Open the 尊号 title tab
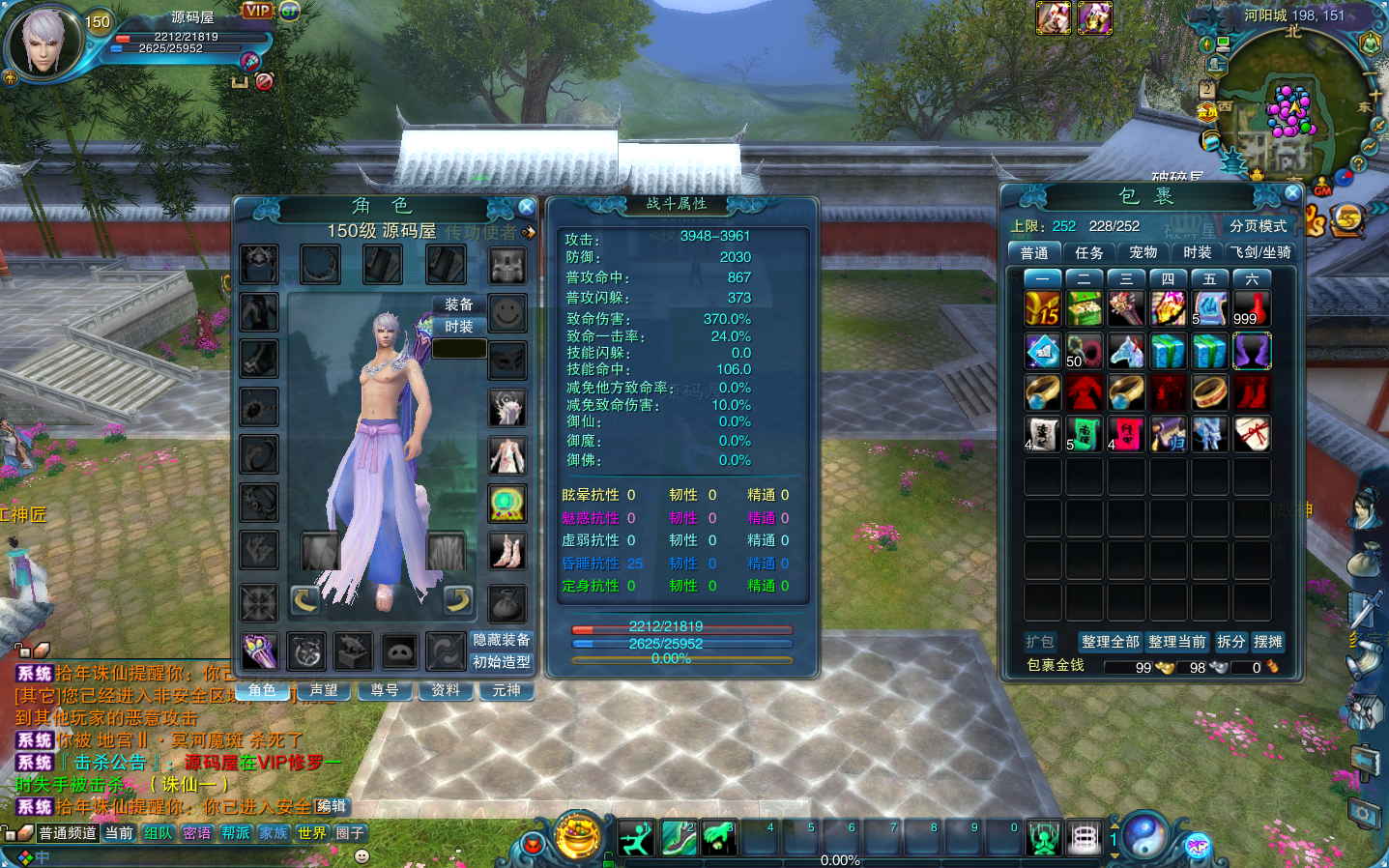Viewport: 1389px width, 868px height. (385, 690)
